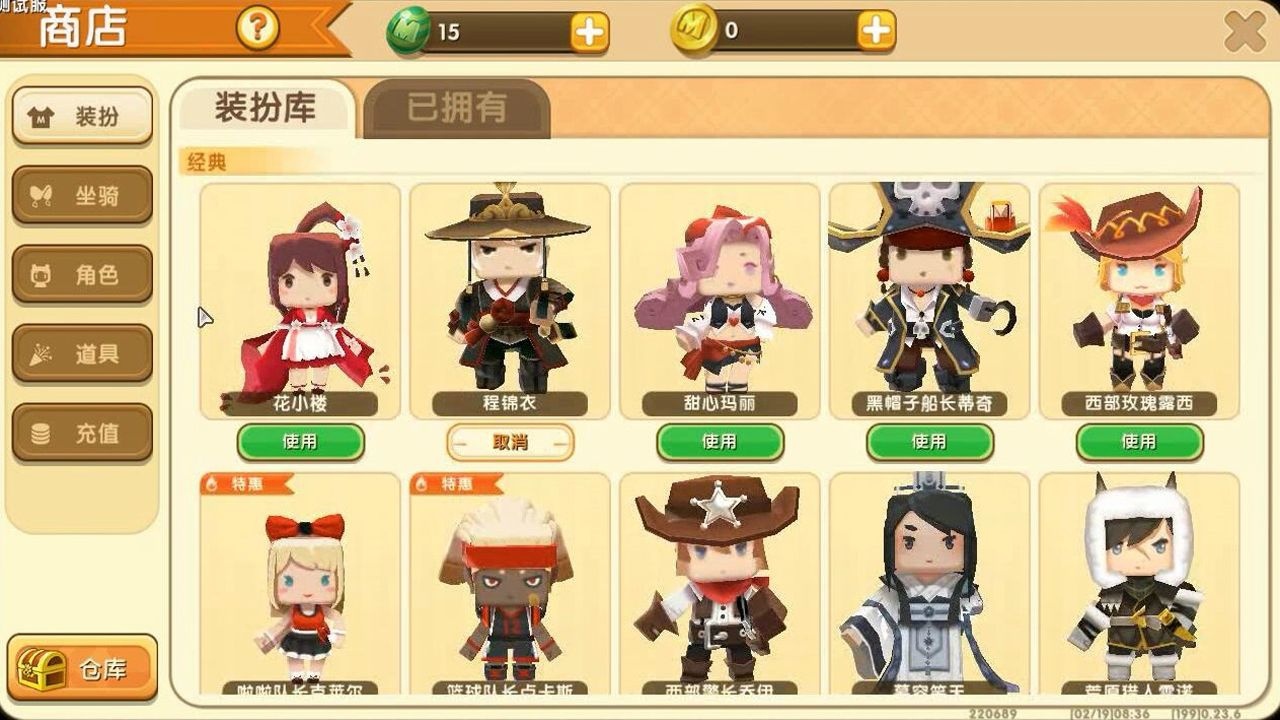Switch to the 道具 sidebar category
This screenshot has width=1280, height=720.
pos(82,352)
